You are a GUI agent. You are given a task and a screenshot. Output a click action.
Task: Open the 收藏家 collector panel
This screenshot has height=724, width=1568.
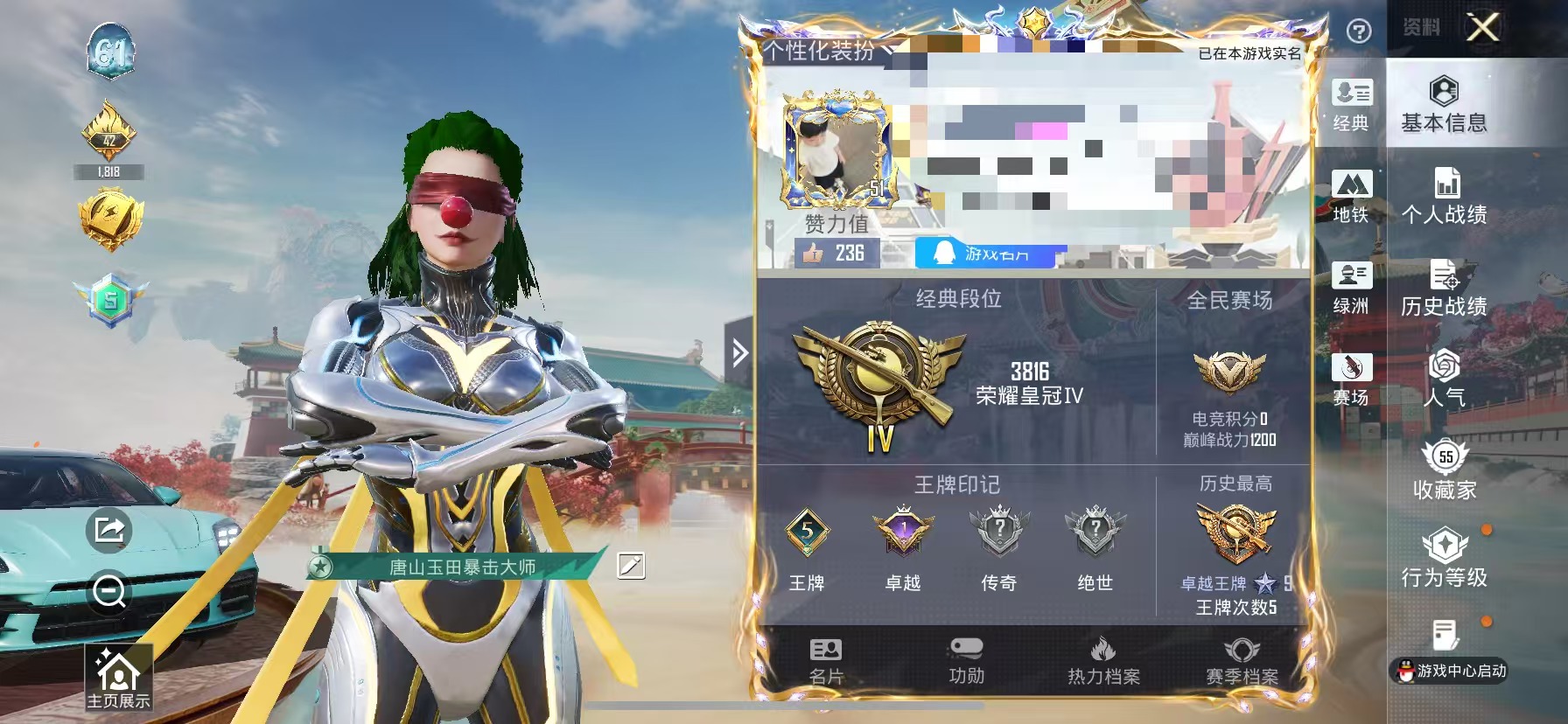coord(1445,474)
